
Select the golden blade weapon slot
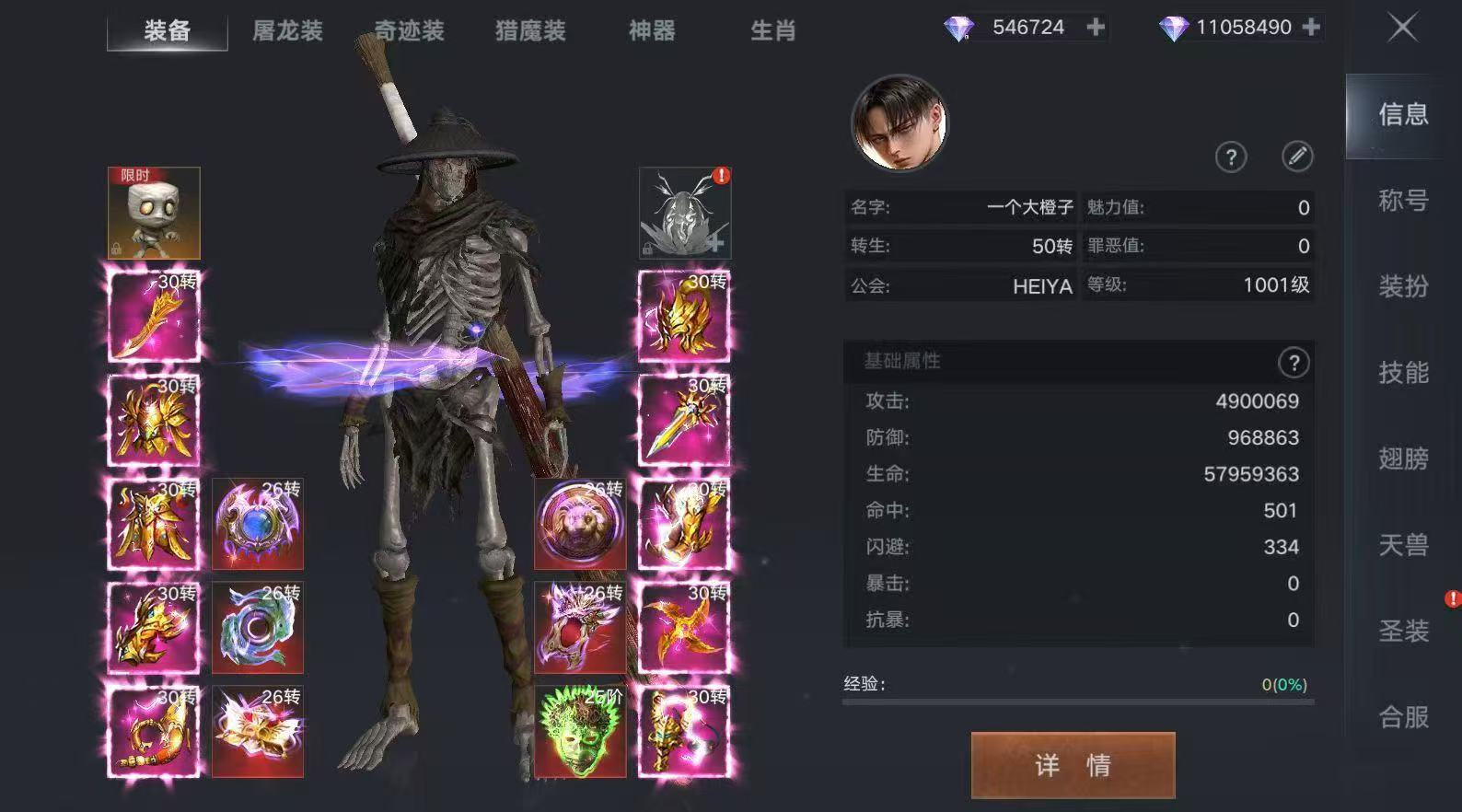tap(153, 316)
